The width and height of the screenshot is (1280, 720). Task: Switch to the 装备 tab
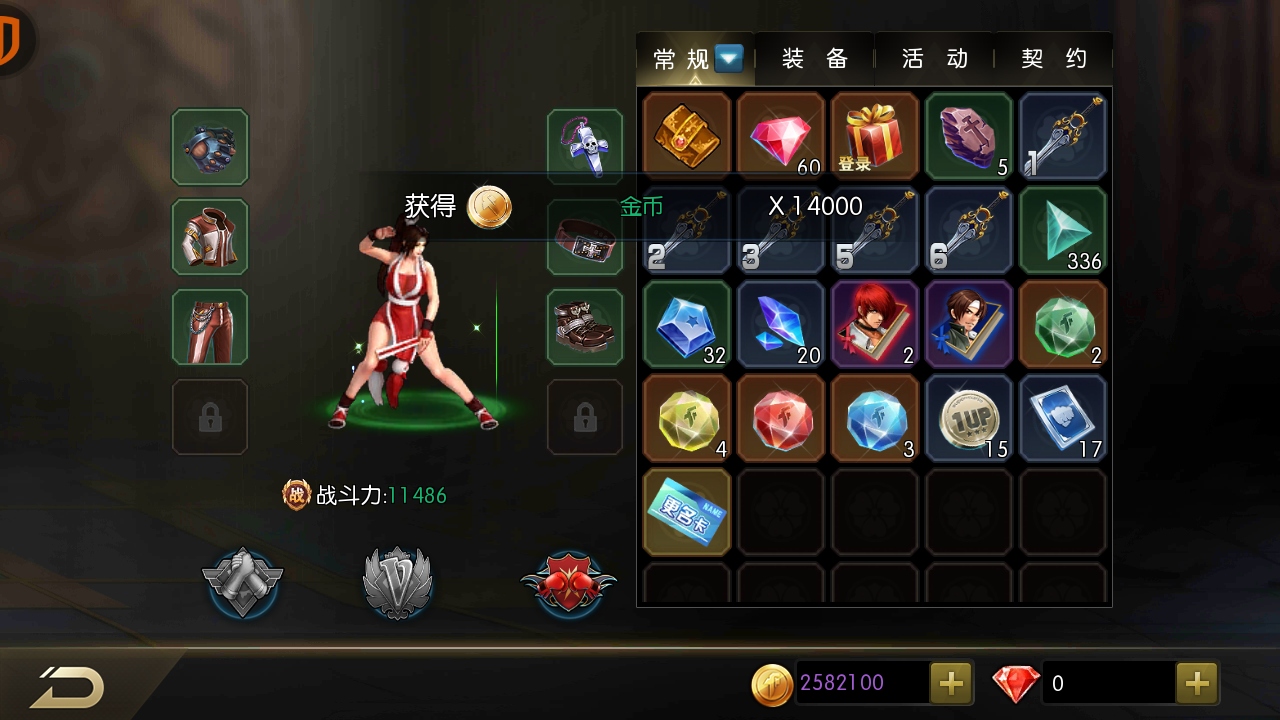point(813,59)
